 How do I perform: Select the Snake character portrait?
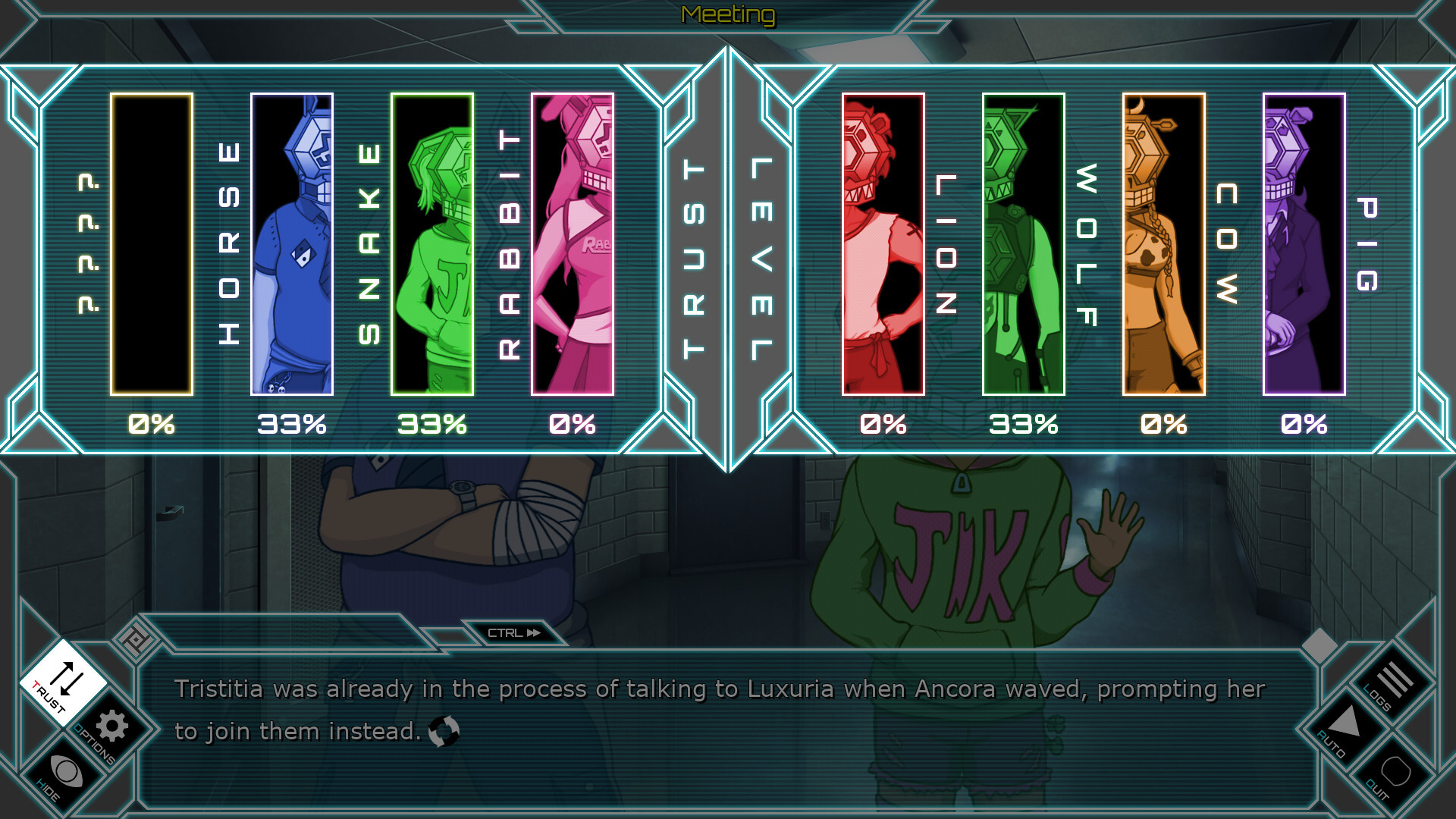[432, 244]
